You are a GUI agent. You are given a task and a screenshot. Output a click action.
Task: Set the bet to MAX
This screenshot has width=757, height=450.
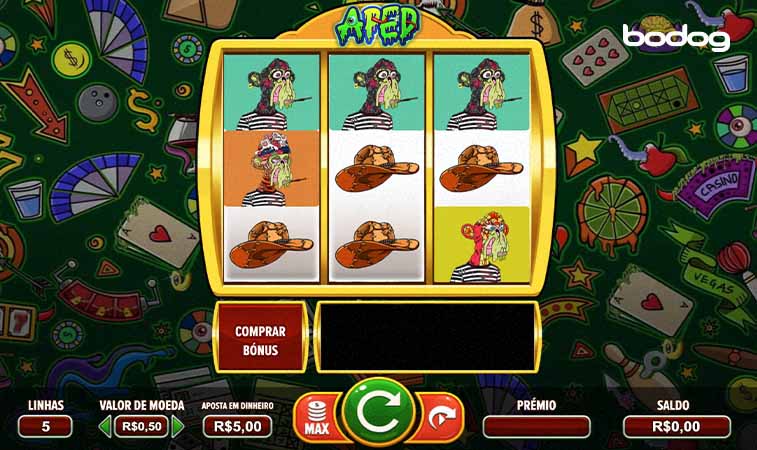coord(314,418)
